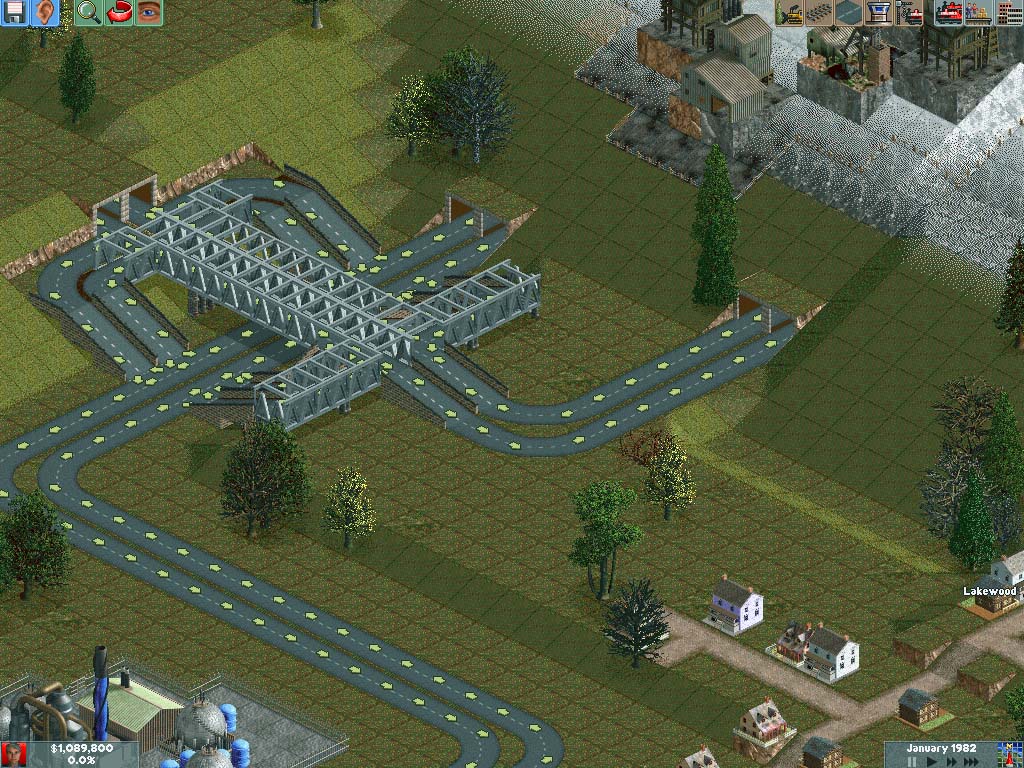Open the railway track construction tool
1024x768 pixels.
[820, 13]
